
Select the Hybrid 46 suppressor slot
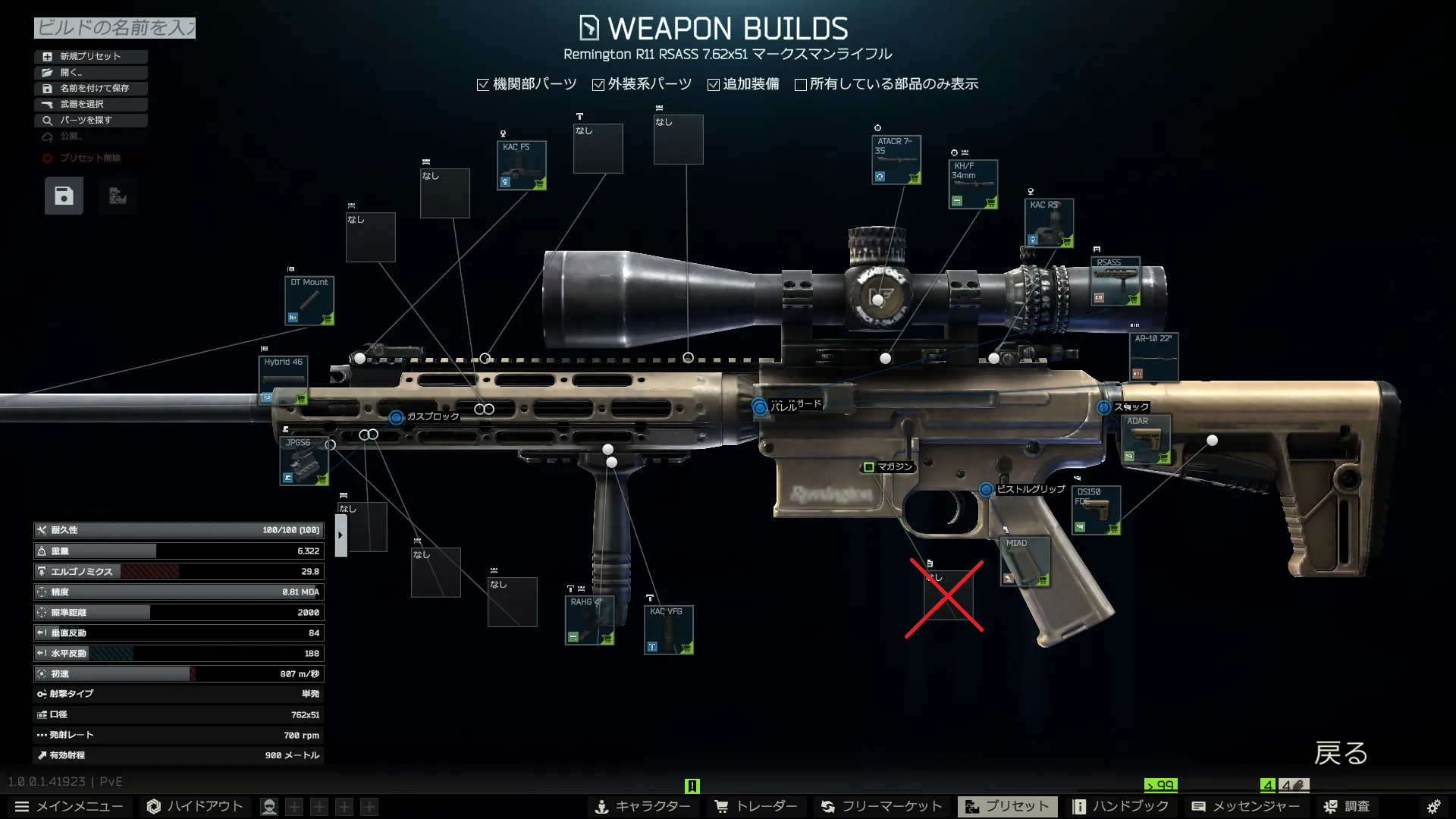pos(283,380)
